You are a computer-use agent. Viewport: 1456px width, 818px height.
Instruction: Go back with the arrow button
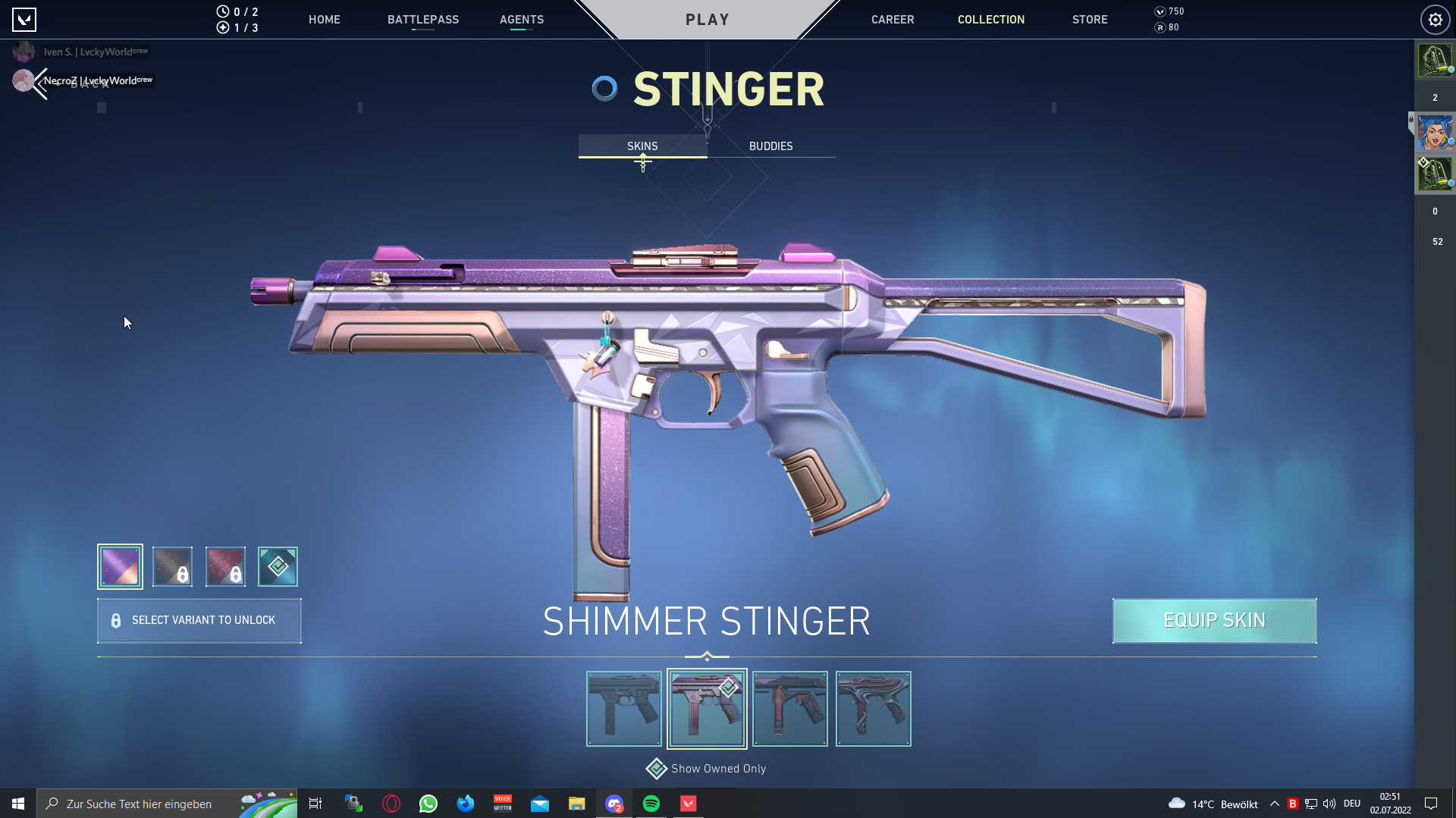(39, 83)
